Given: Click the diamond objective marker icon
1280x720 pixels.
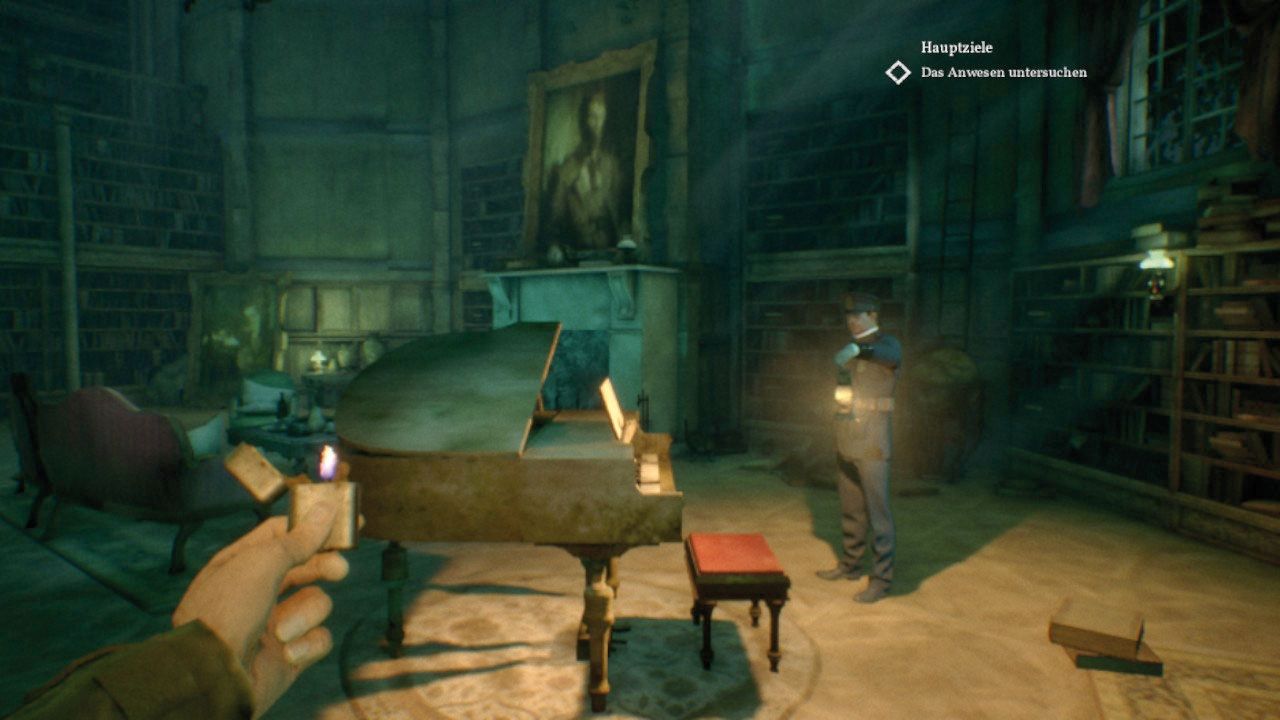Looking at the screenshot, I should (898, 72).
